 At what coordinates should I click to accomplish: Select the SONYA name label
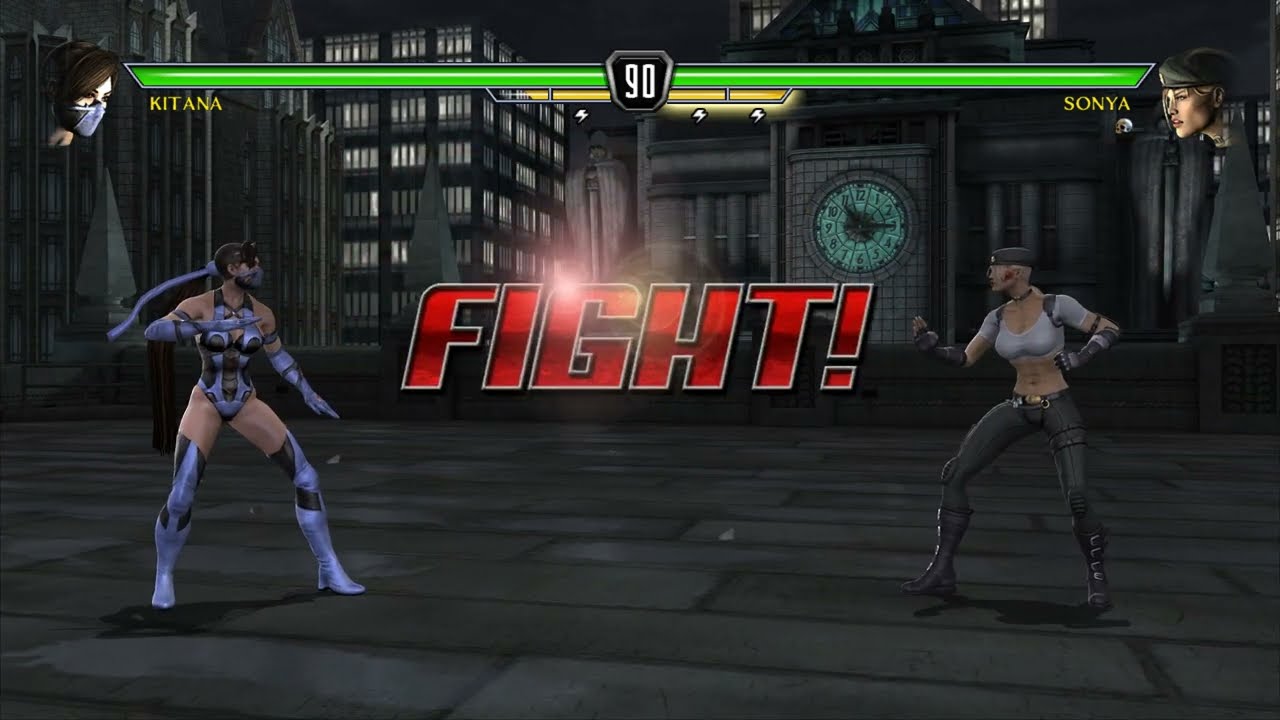(1099, 104)
